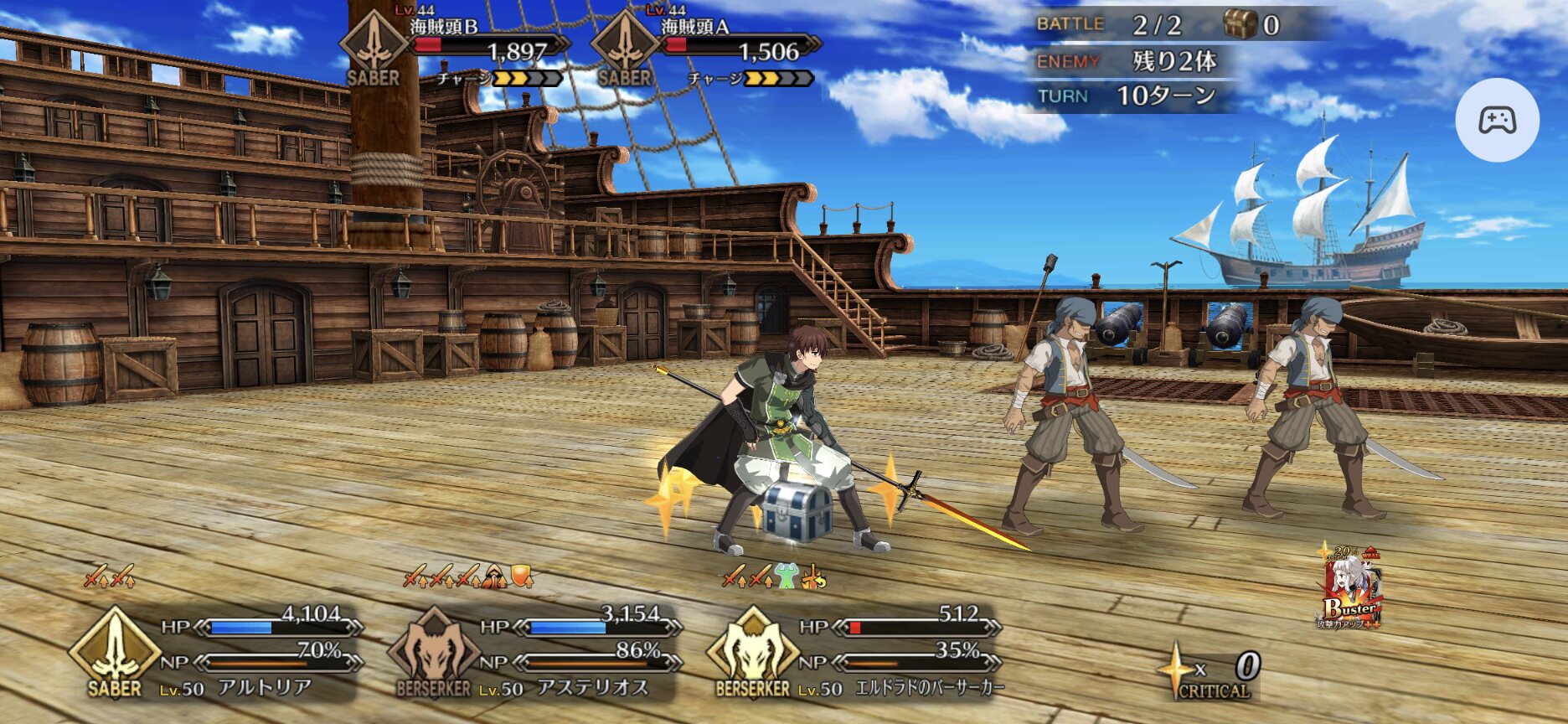The height and width of the screenshot is (724, 1568).
Task: Open the gamepad overlay button
Action: pyautogui.click(x=1497, y=121)
